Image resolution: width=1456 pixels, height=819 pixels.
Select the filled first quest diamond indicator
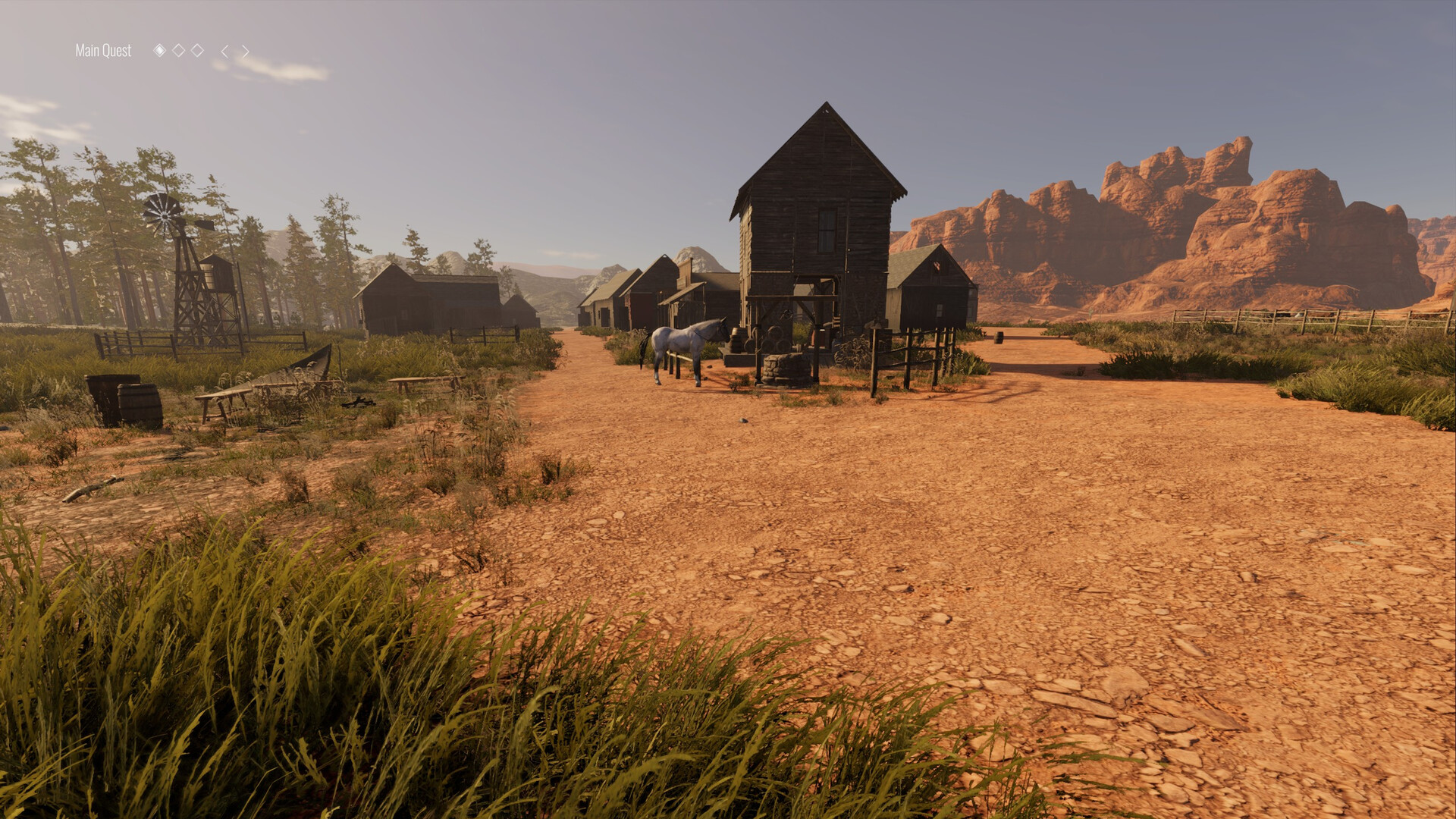(161, 51)
